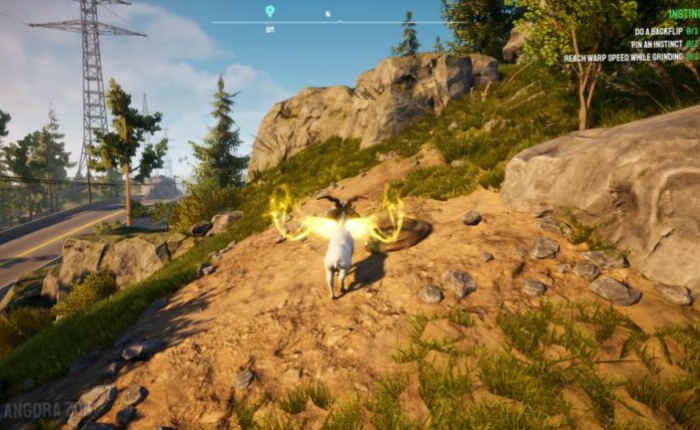The height and width of the screenshot is (430, 700).
Task: Select the 'Reach Warp Speed While Grinding' objective
Action: click(630, 58)
